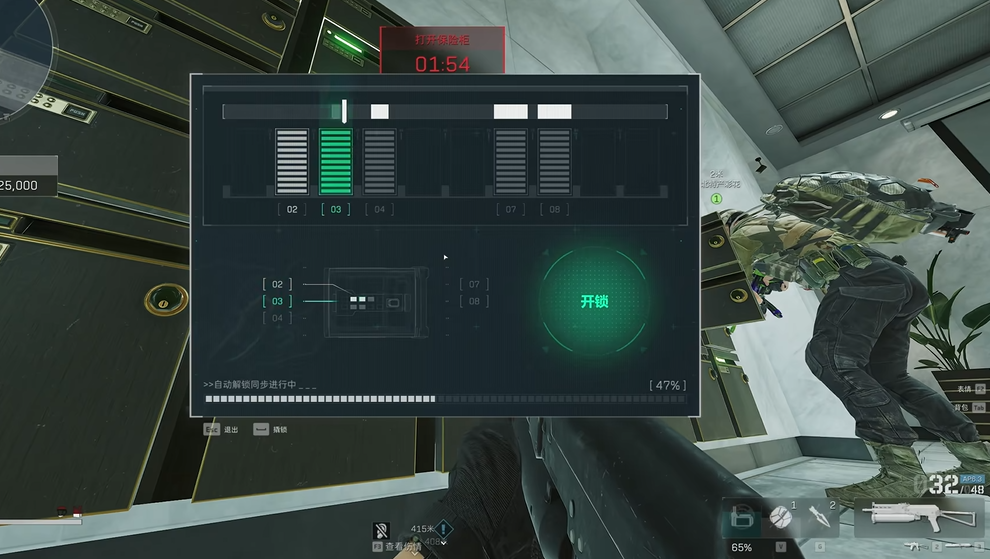Select lock pin column 08
Viewport: 990px width, 559px height.
[x=554, y=161]
